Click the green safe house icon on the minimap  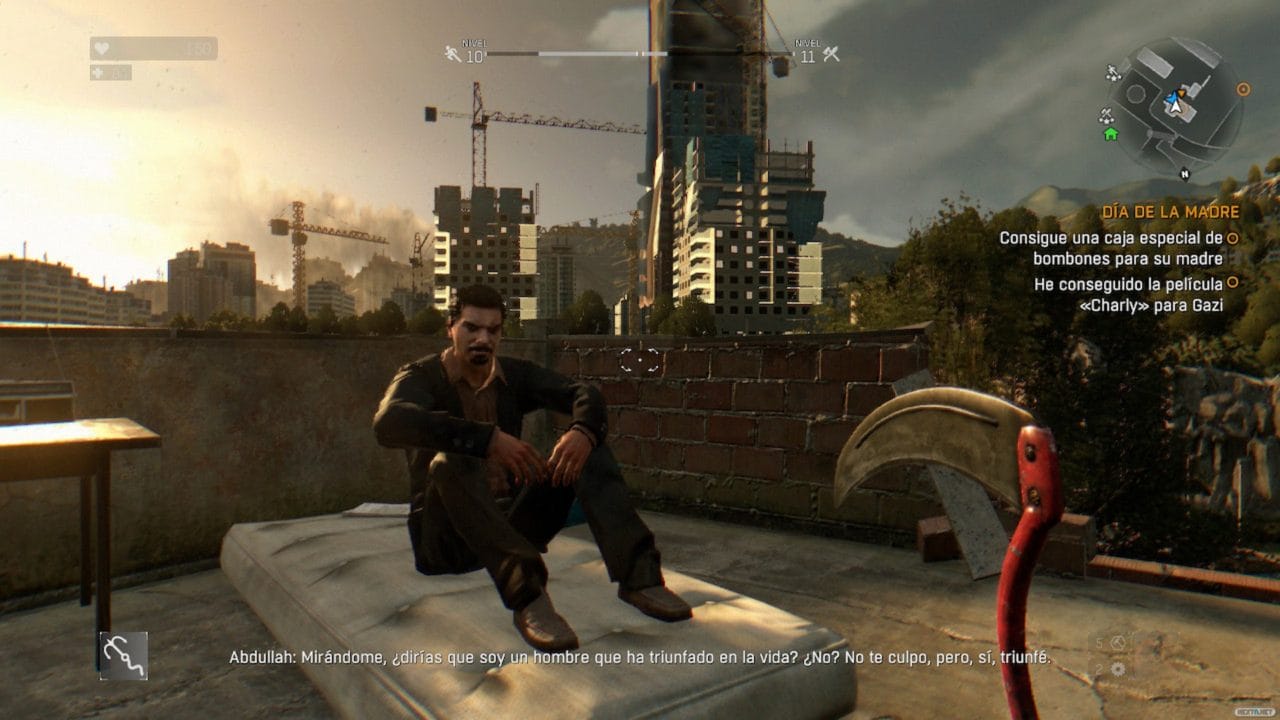coord(1110,135)
